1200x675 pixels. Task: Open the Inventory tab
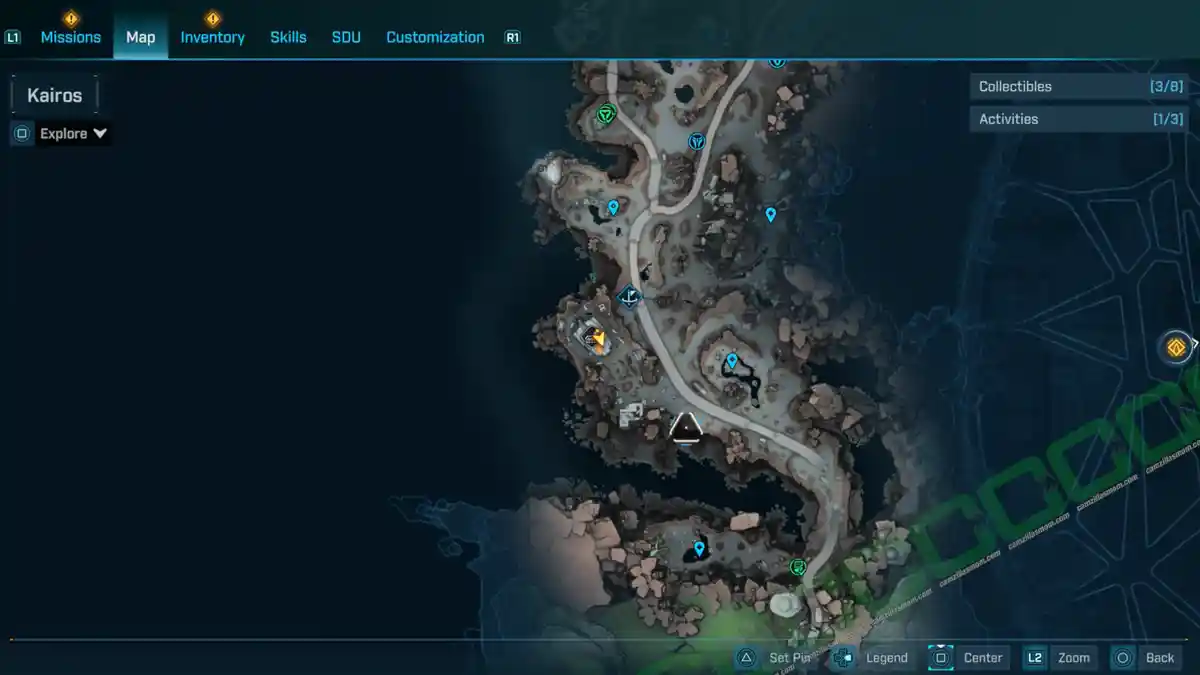(x=212, y=37)
